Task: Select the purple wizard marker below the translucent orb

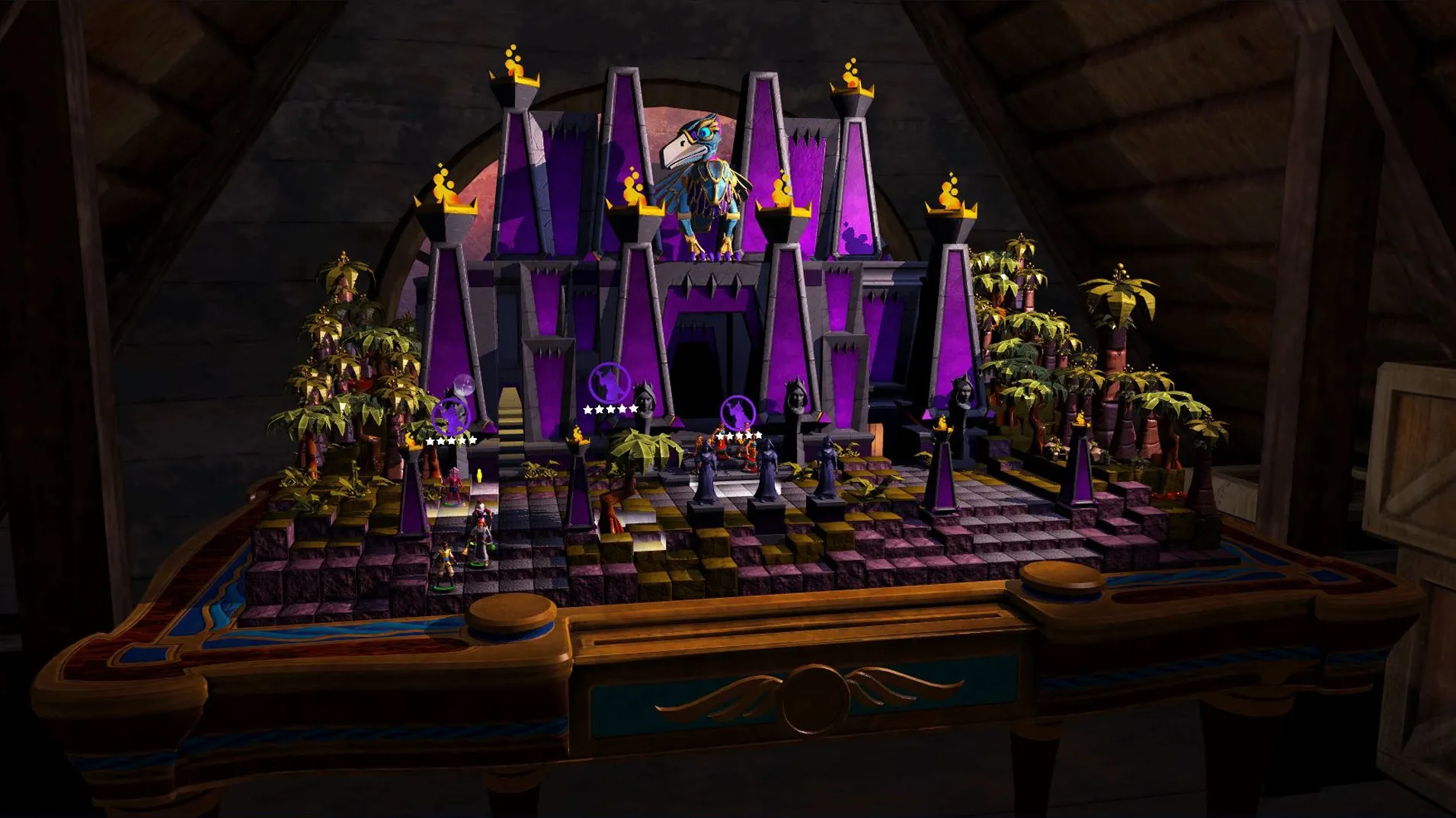Action: point(450,416)
